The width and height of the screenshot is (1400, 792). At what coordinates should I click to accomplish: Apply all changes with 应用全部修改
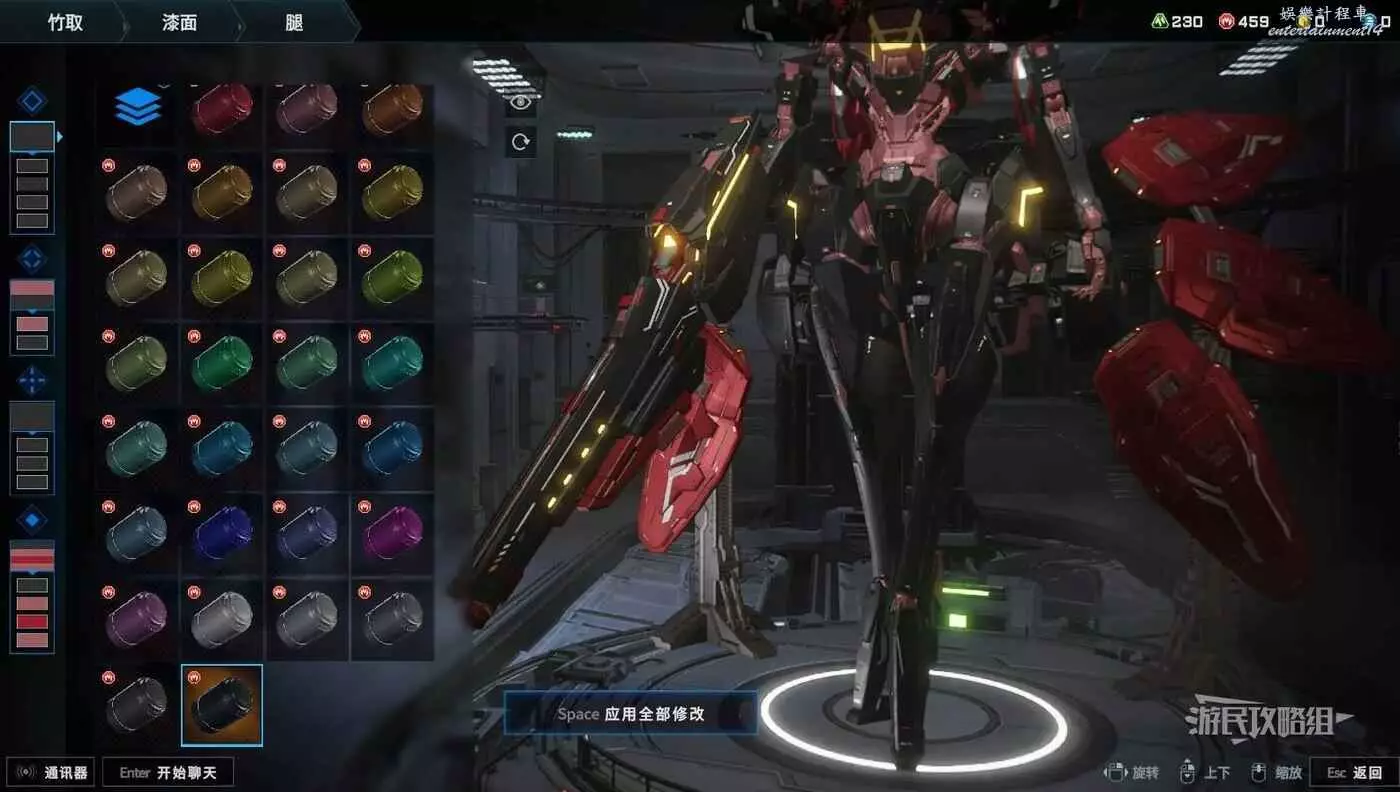pyautogui.click(x=630, y=714)
